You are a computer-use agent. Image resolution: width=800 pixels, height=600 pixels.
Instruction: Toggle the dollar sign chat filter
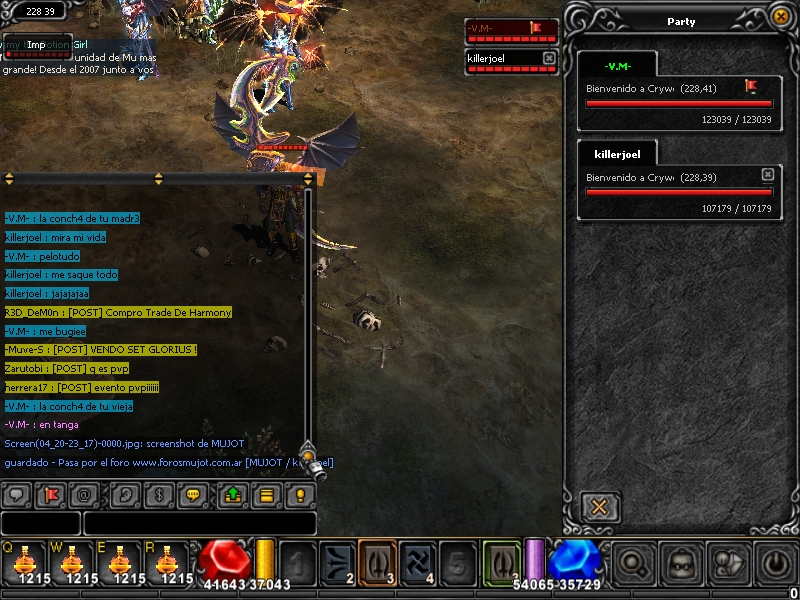tap(158, 494)
